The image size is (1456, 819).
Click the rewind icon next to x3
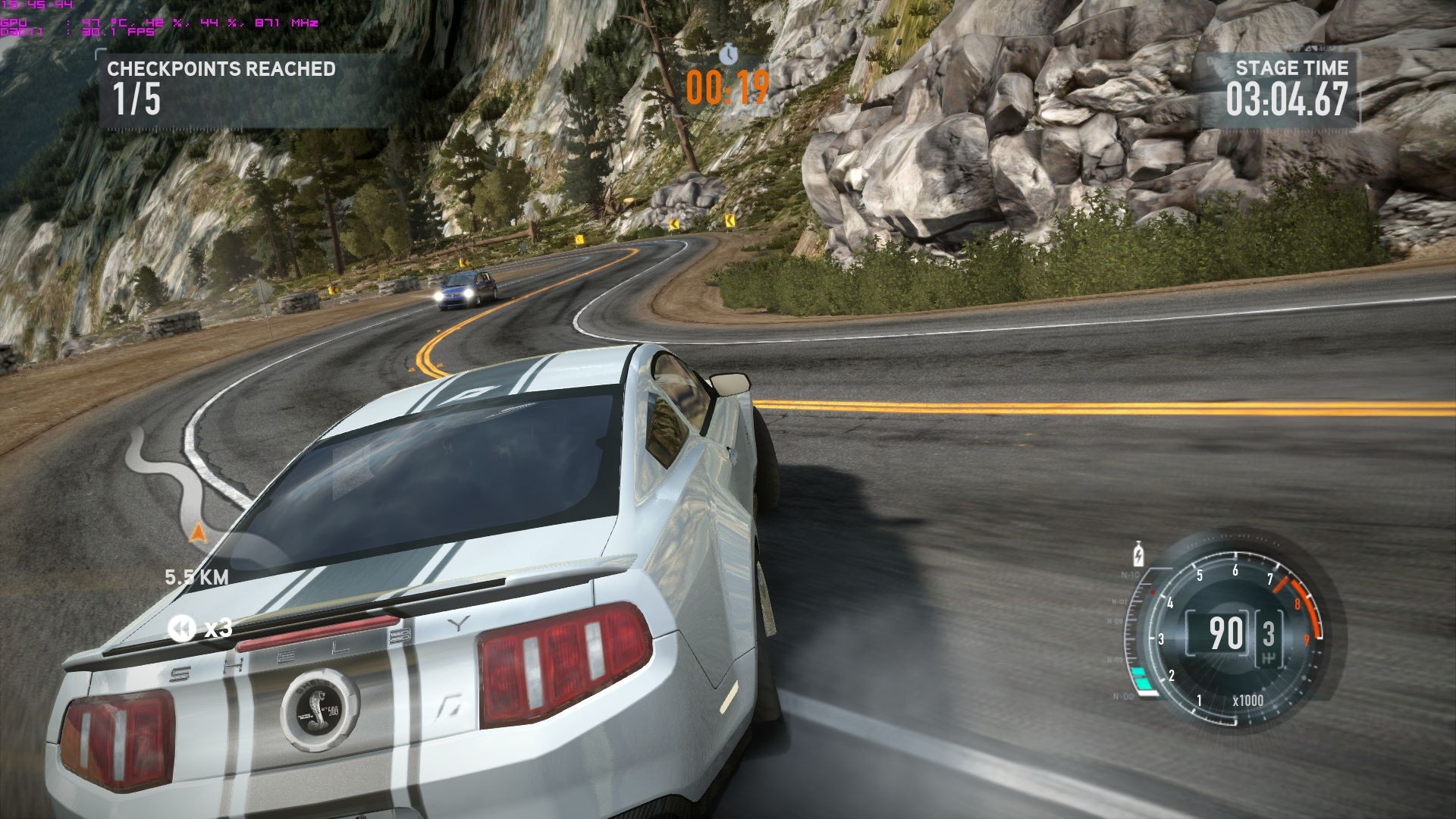pos(180,628)
